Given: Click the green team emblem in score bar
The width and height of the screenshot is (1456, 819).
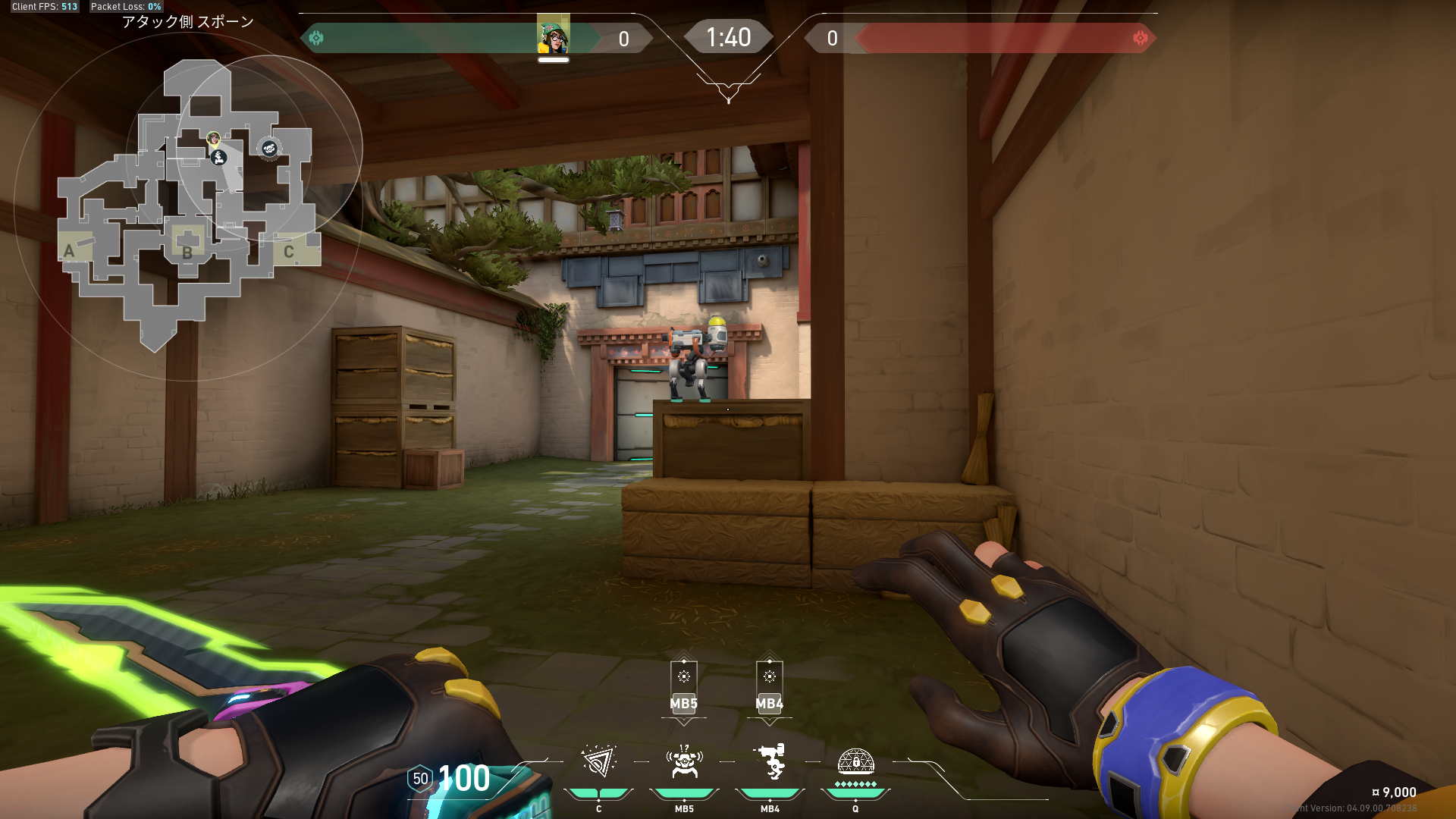Looking at the screenshot, I should click(317, 38).
